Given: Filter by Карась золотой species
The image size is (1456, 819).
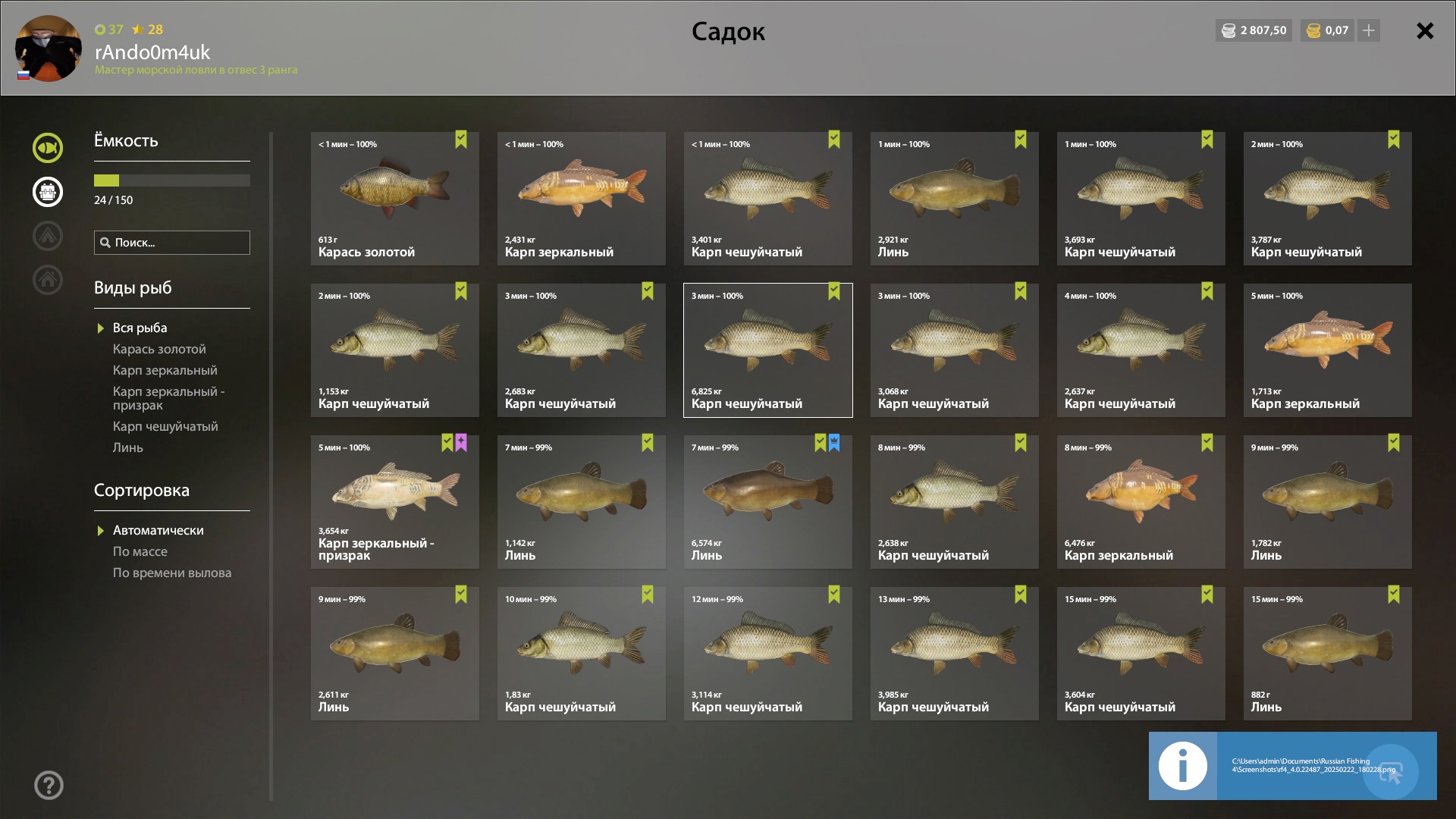Looking at the screenshot, I should pos(159,349).
